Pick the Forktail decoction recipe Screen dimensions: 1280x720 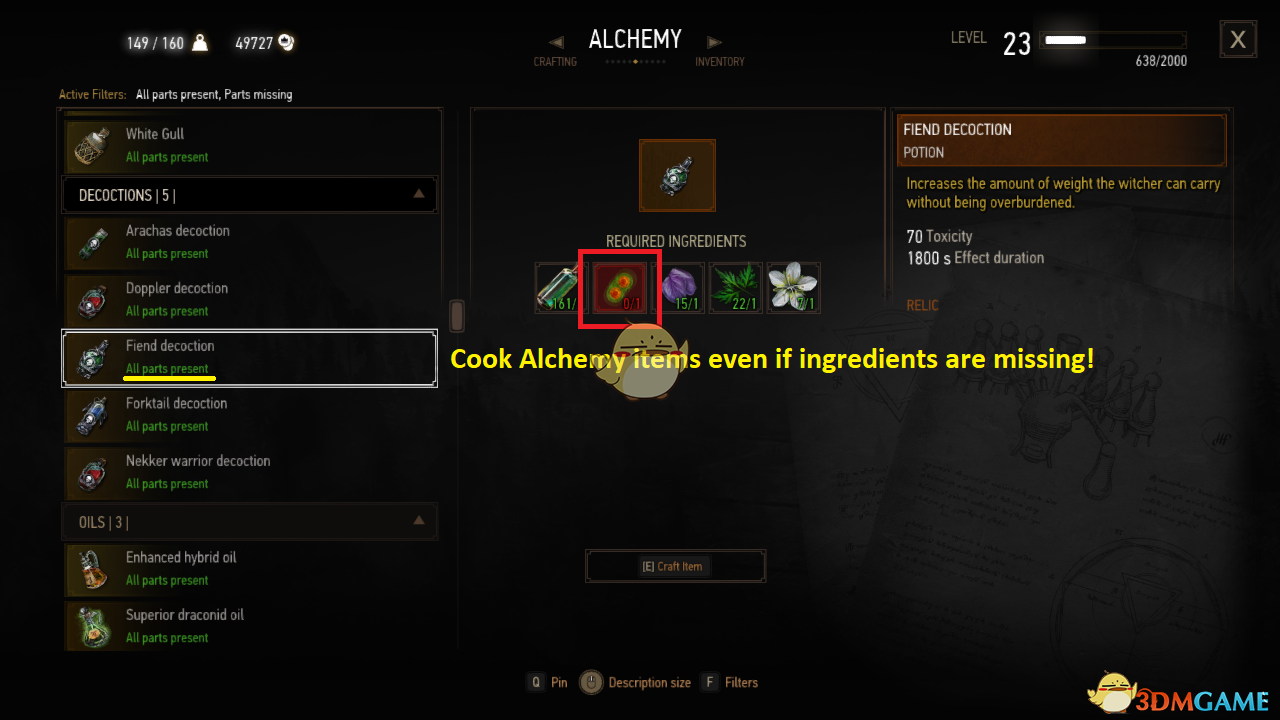250,414
